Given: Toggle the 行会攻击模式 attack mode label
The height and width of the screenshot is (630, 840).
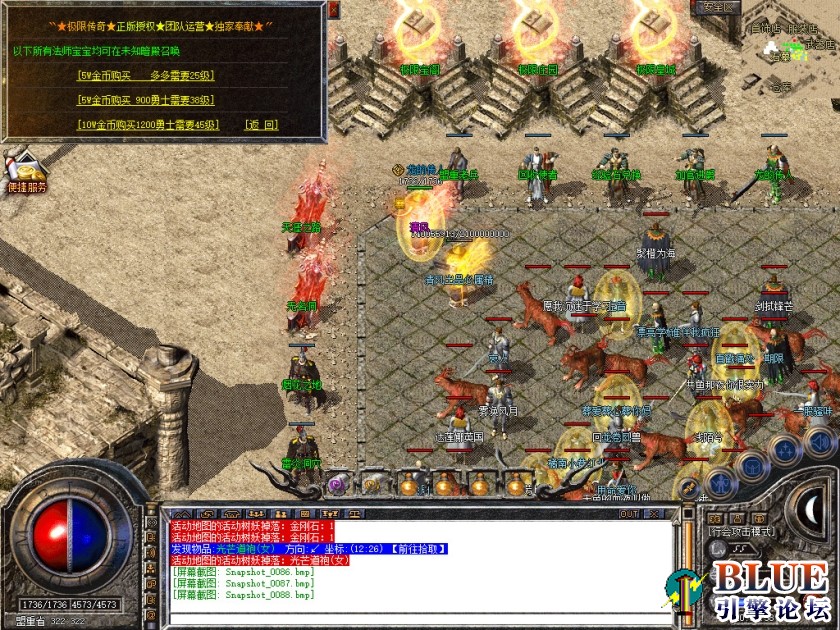Looking at the screenshot, I should click(x=740, y=532).
